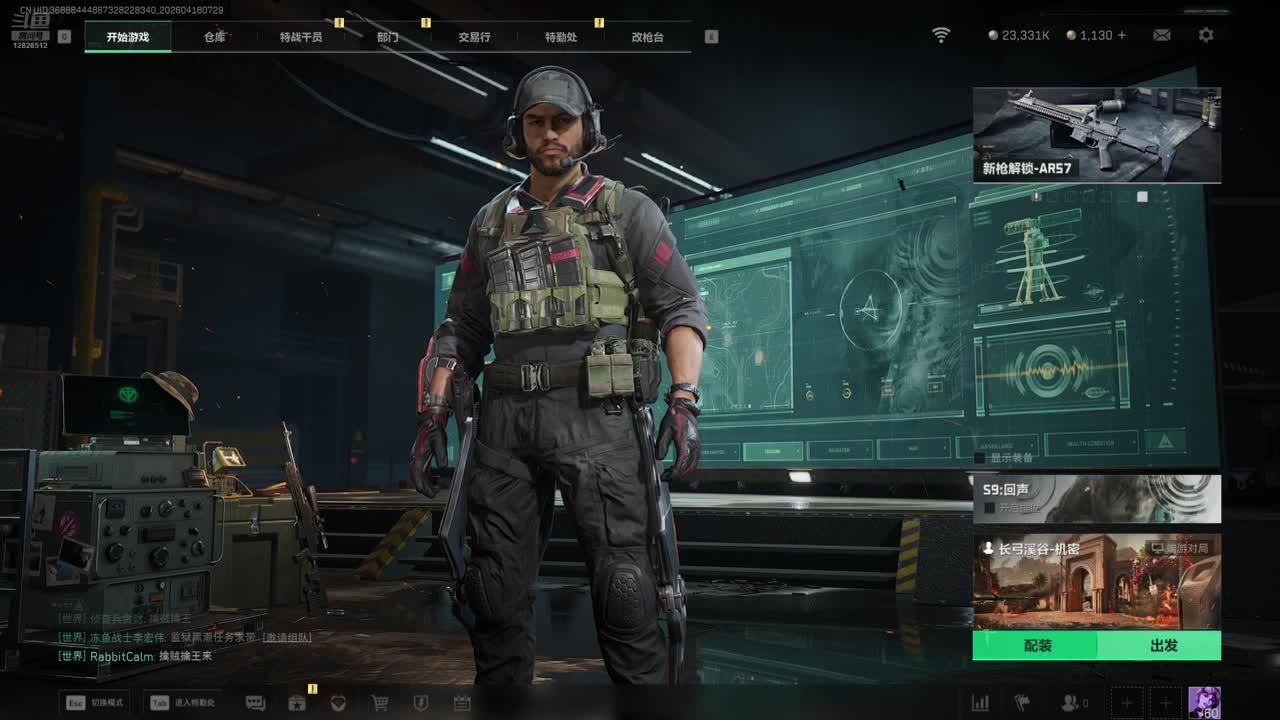
Task: Open the shopping cart store icon
Action: pyautogui.click(x=380, y=703)
